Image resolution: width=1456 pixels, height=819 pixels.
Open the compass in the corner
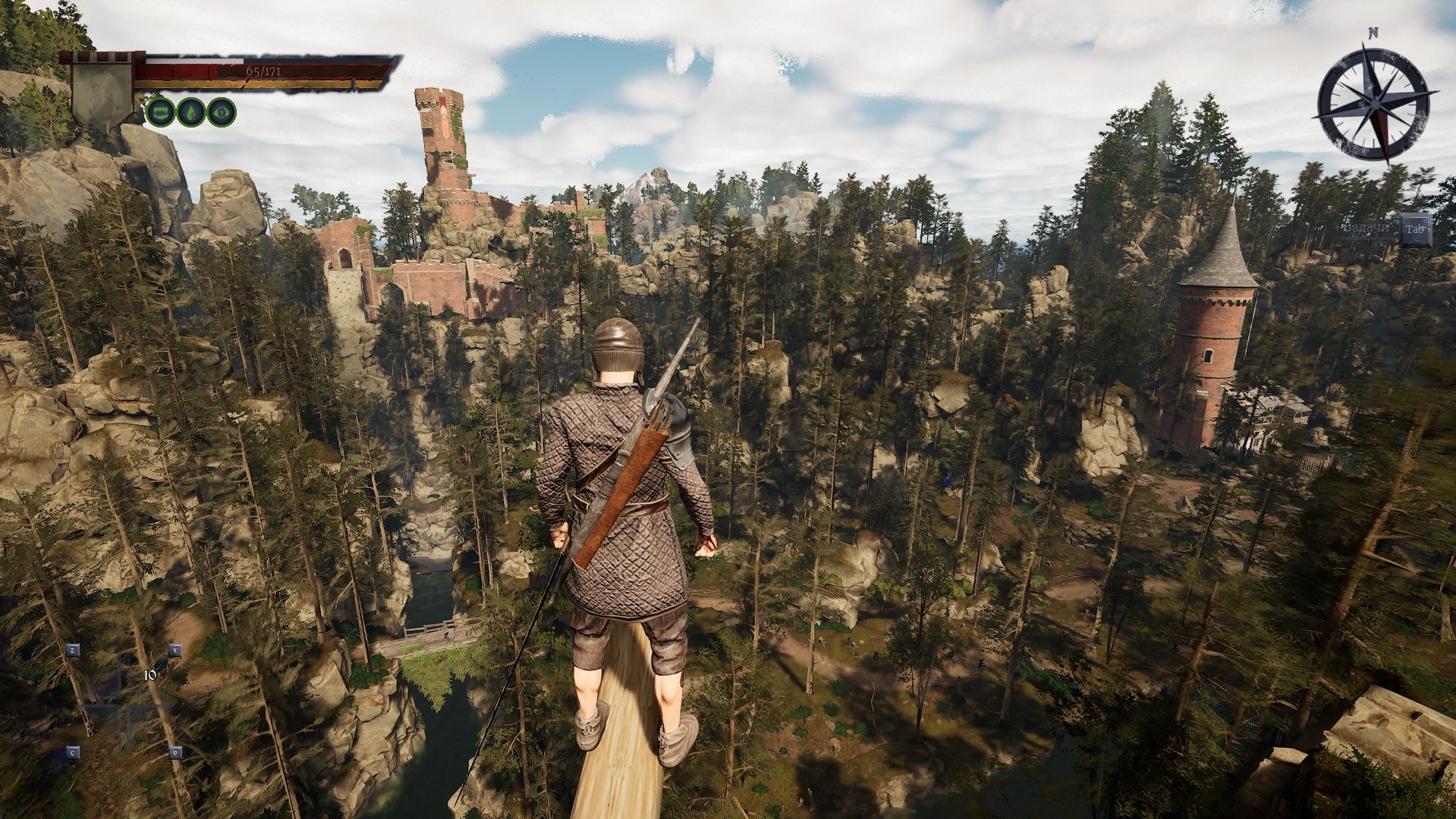[x=1376, y=102]
